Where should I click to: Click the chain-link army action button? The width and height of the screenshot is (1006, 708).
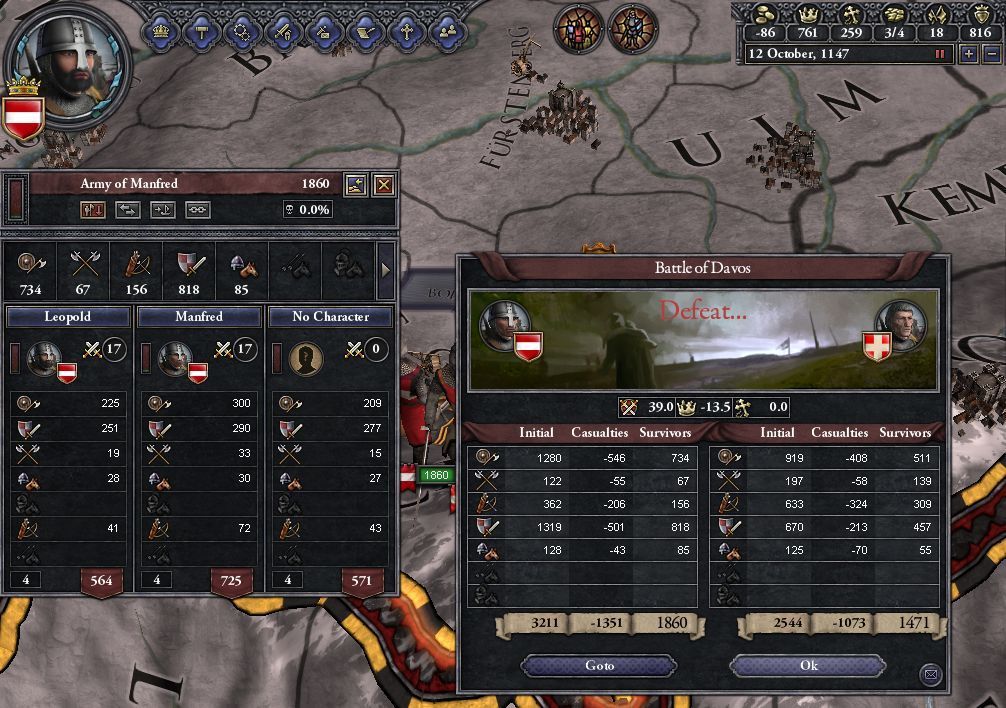coord(198,210)
